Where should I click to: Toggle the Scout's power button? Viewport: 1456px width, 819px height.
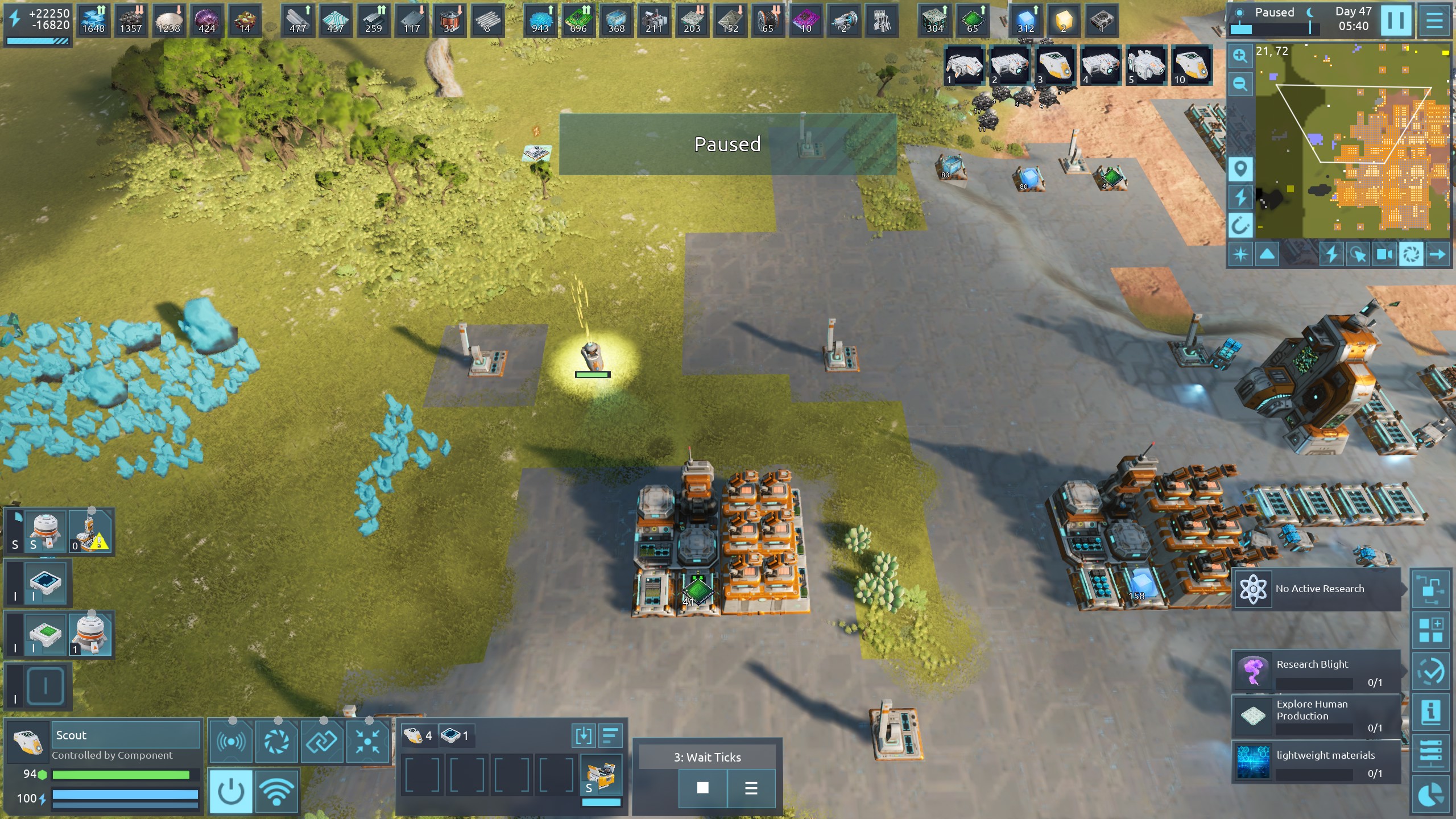[231, 791]
